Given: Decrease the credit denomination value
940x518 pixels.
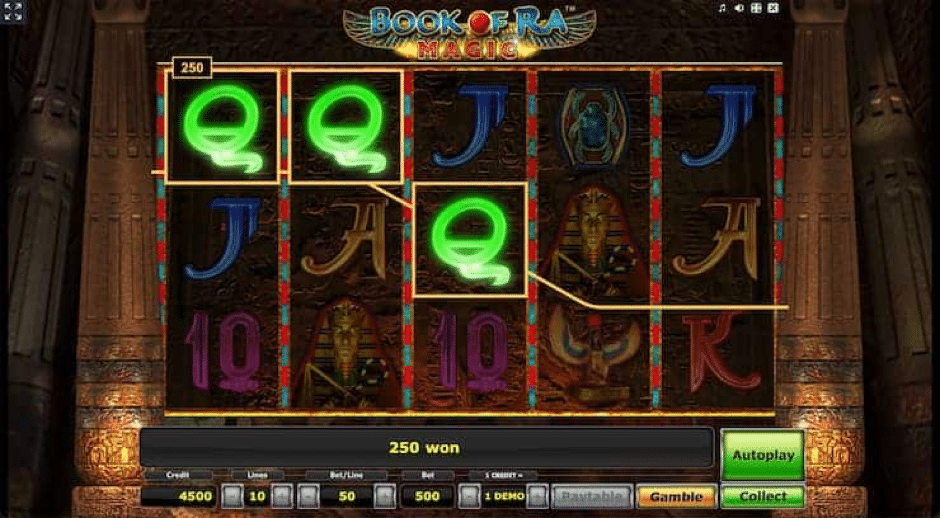Looking at the screenshot, I should (x=467, y=496).
